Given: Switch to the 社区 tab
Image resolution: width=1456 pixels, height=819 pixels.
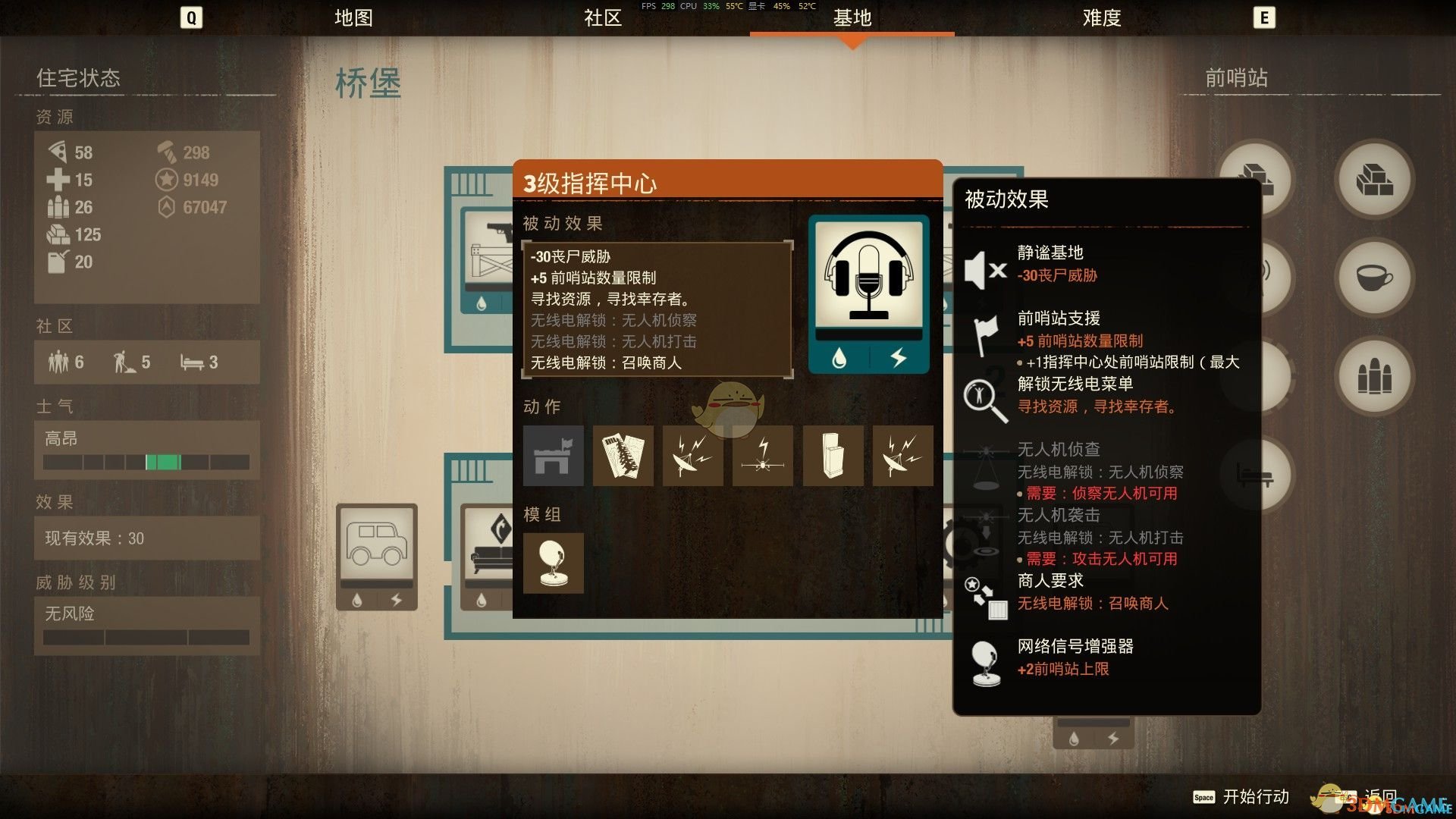Looking at the screenshot, I should 601,18.
